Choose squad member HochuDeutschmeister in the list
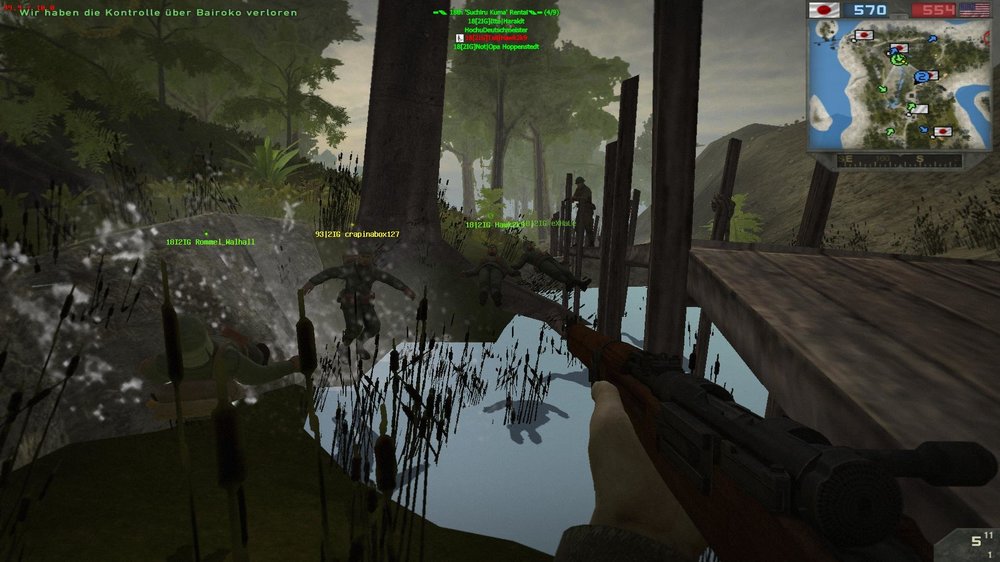The height and width of the screenshot is (562, 1000). tap(495, 30)
